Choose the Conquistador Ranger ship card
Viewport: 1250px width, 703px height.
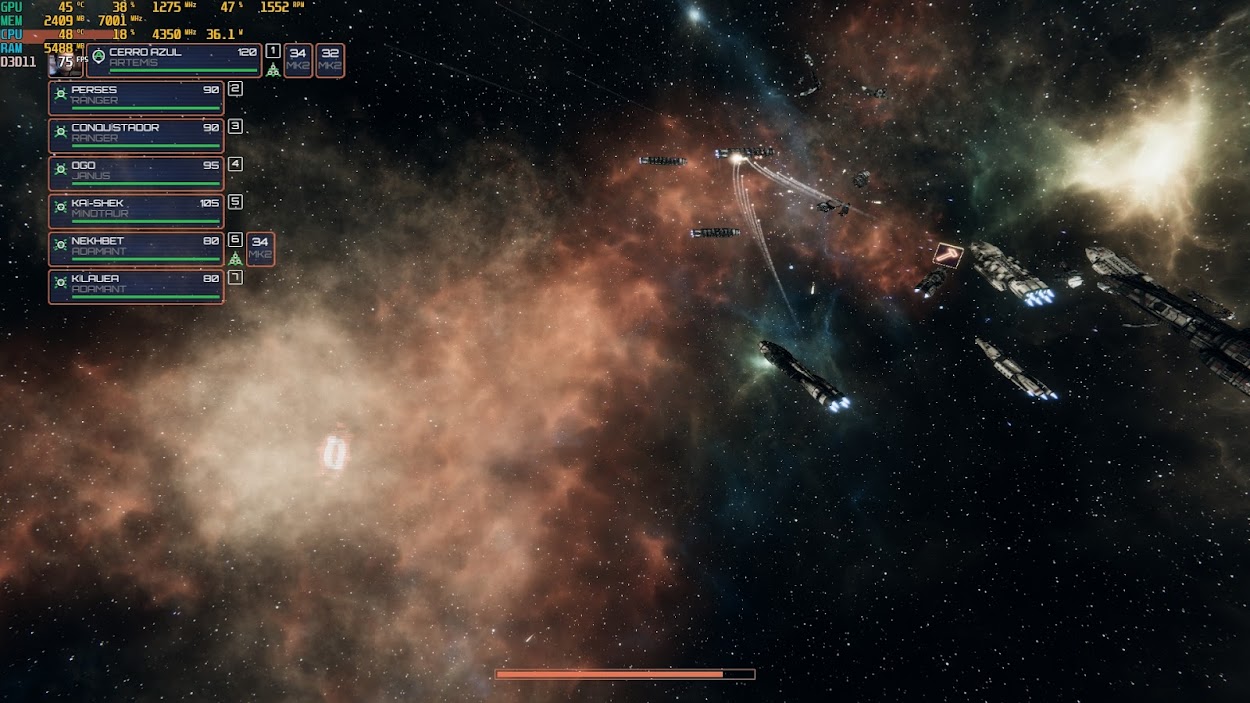coord(136,136)
